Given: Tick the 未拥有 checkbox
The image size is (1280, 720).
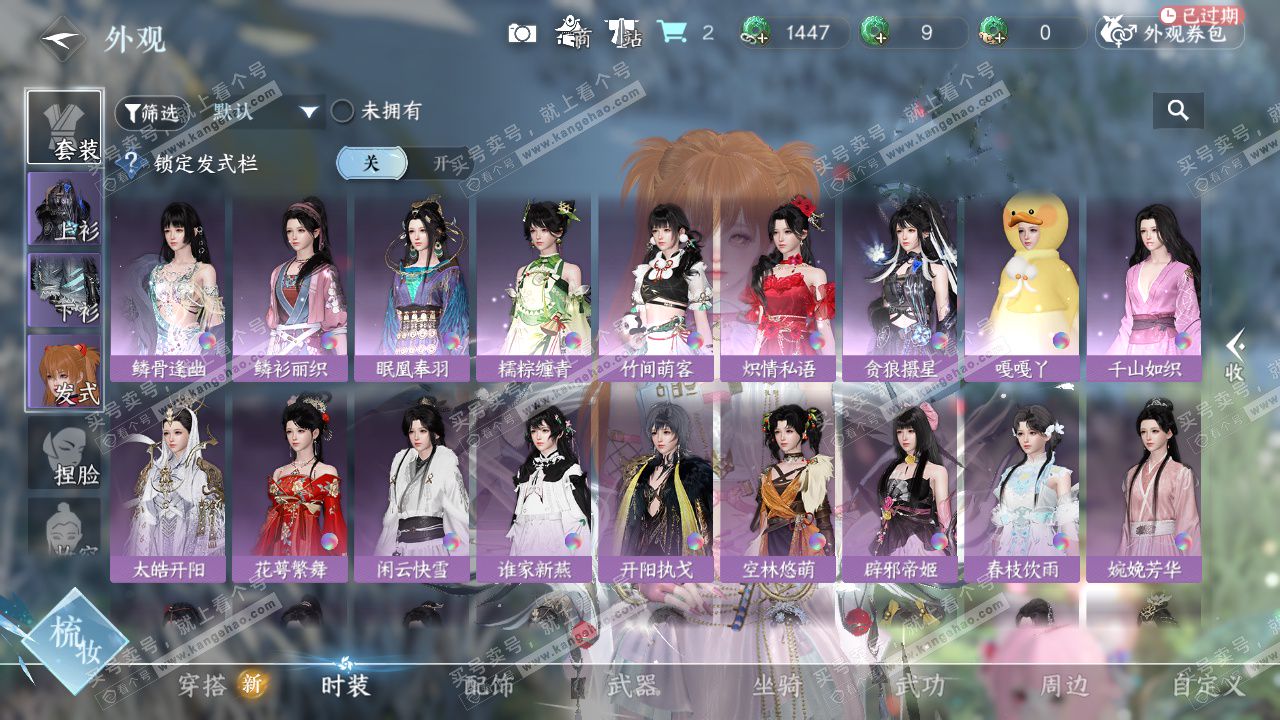Looking at the screenshot, I should pyautogui.click(x=343, y=112).
